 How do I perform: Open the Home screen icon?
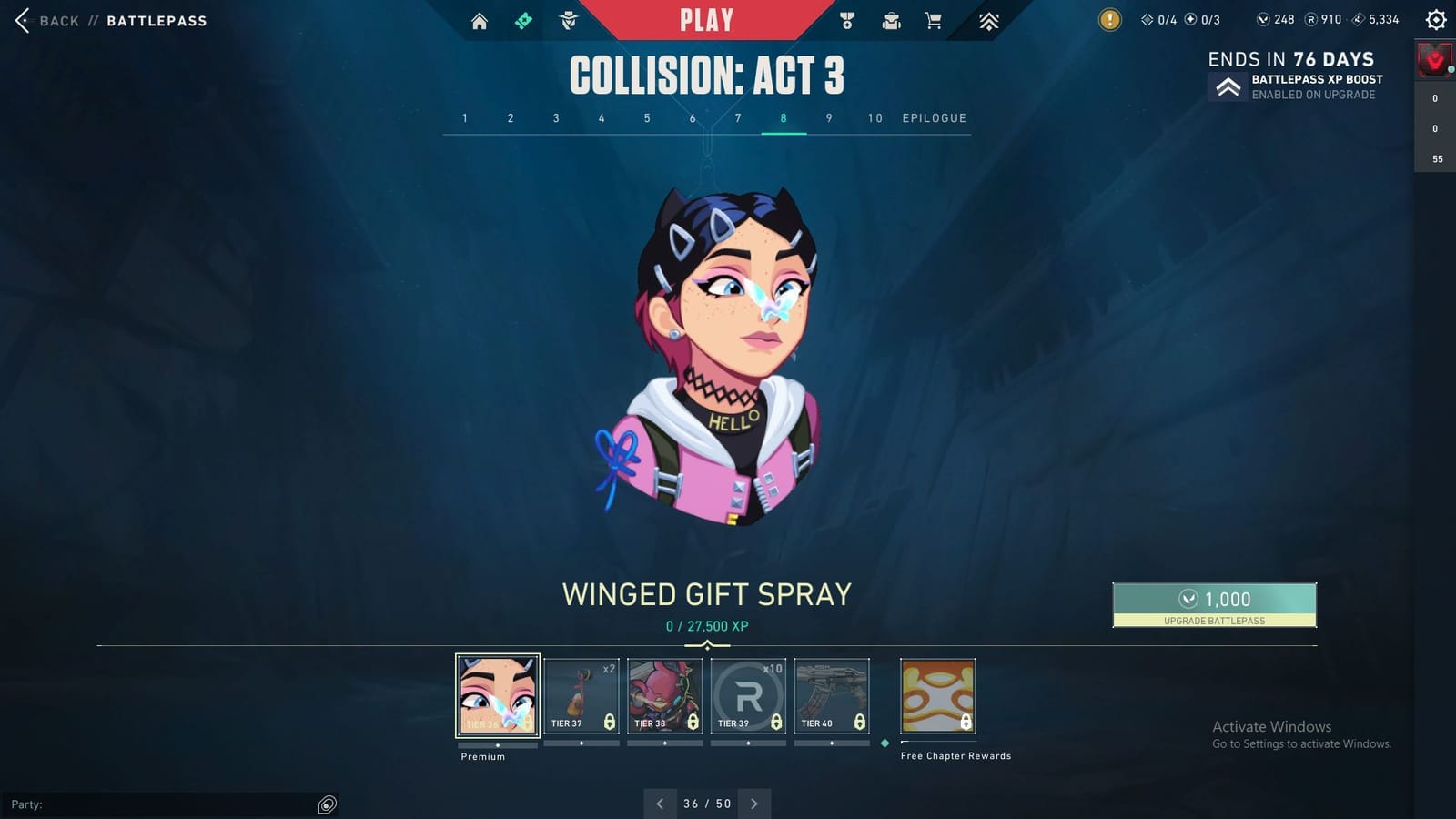[x=480, y=20]
